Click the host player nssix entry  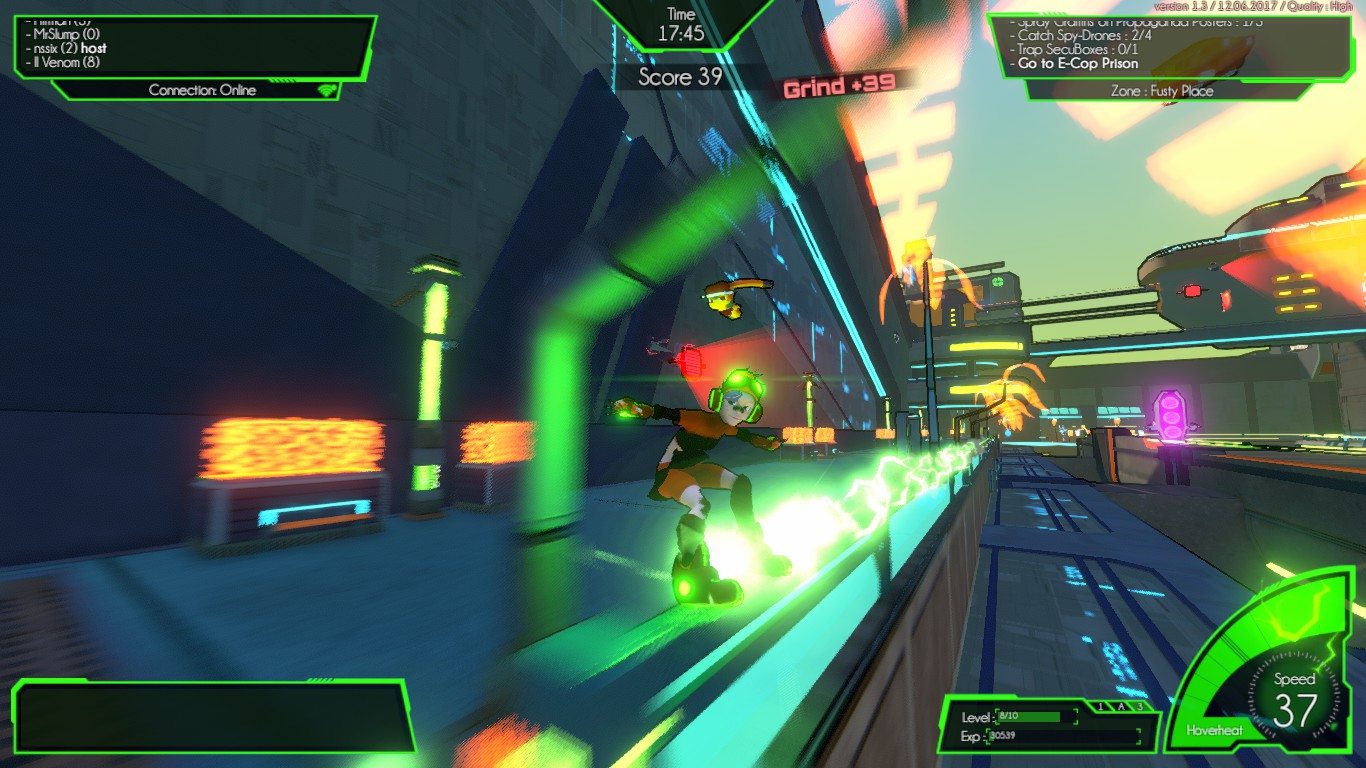(66, 48)
